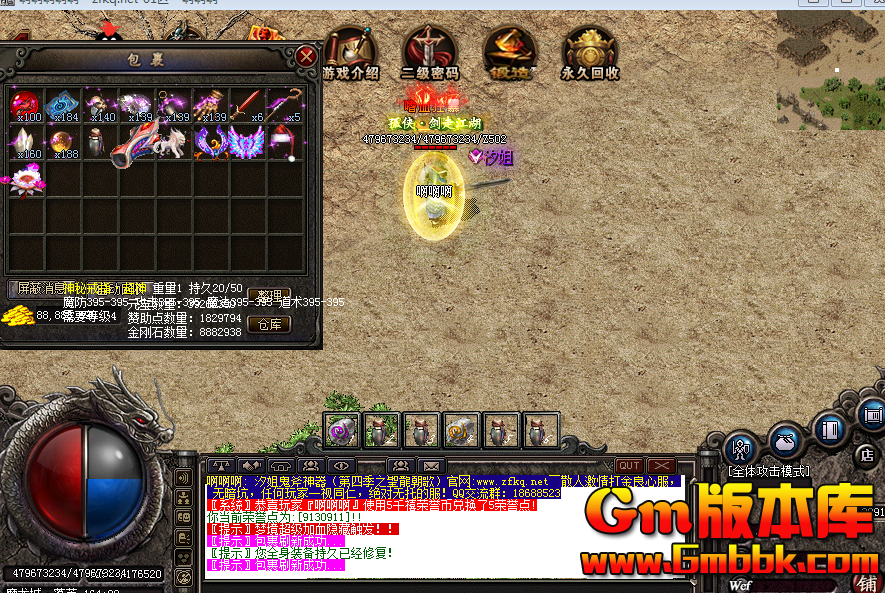This screenshot has height=593, width=885.
Task: Select the glowing purple wings item
Action: (245, 143)
